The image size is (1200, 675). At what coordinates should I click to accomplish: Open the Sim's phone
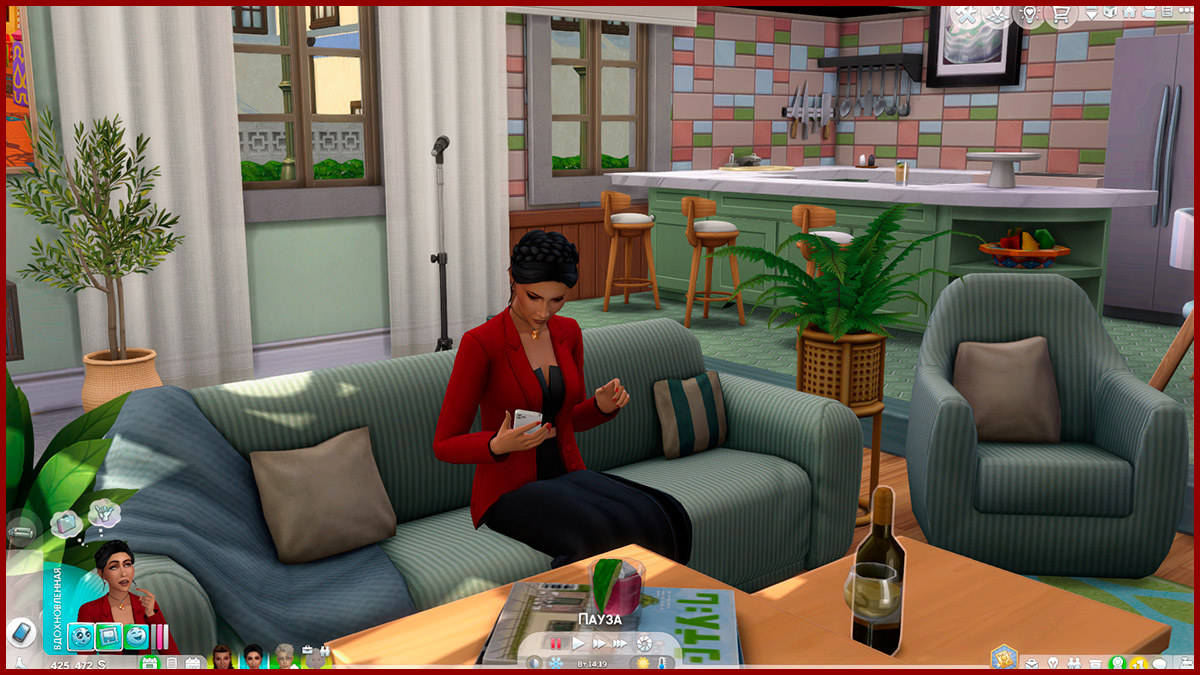pos(20,632)
